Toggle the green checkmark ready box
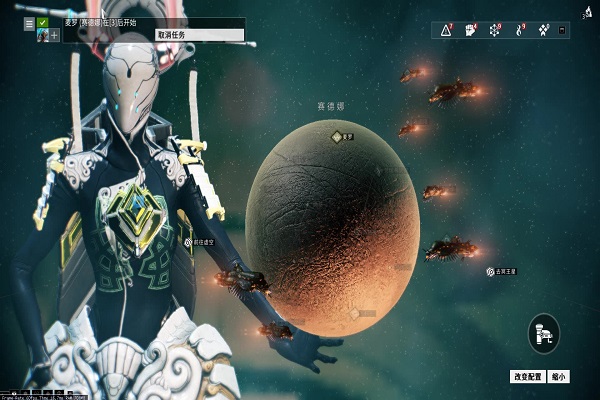This screenshot has width=600, height=400. [43, 22]
